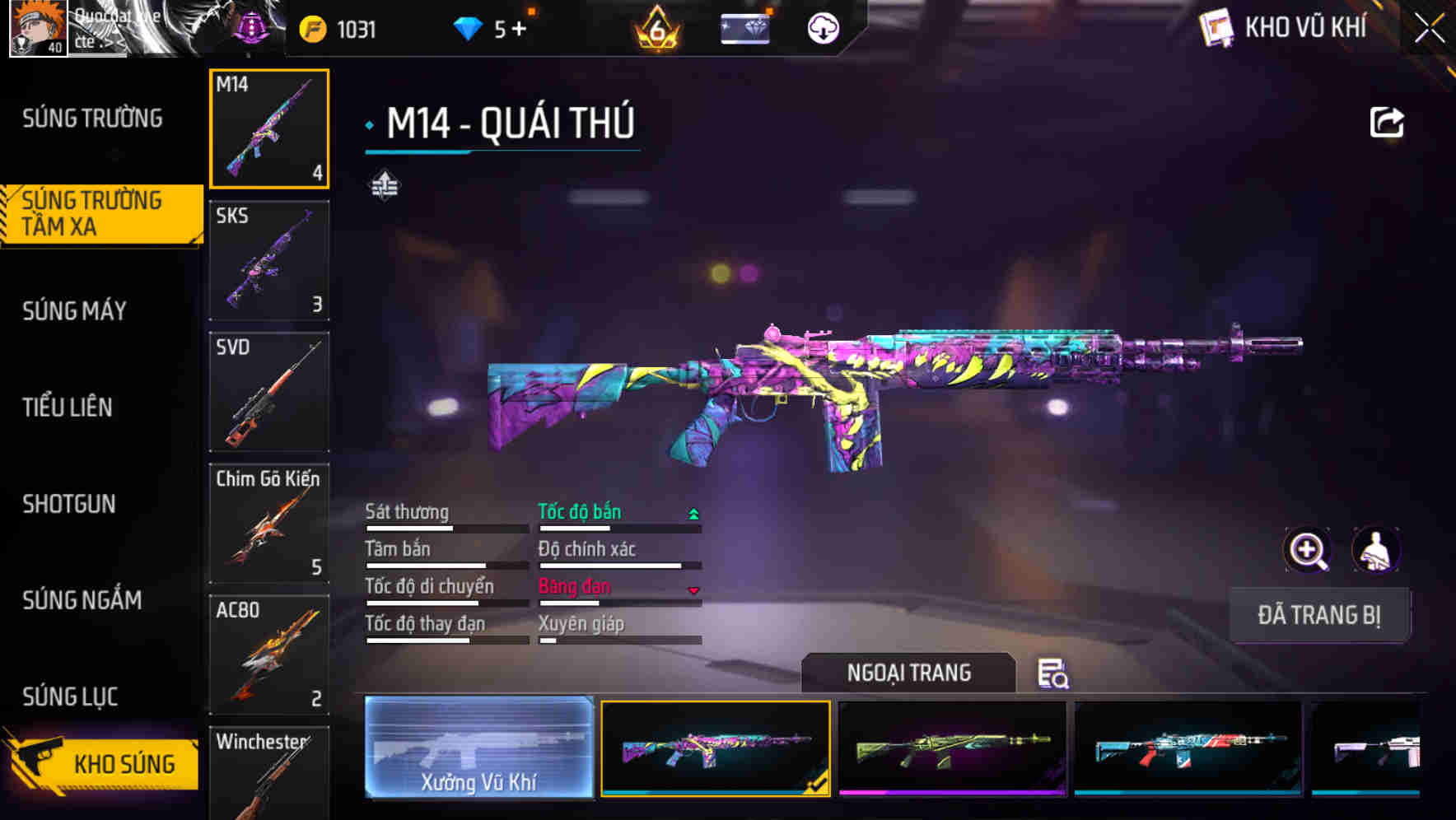Open the NGOẠI TRANG tab
The image size is (1456, 820).
[x=909, y=673]
